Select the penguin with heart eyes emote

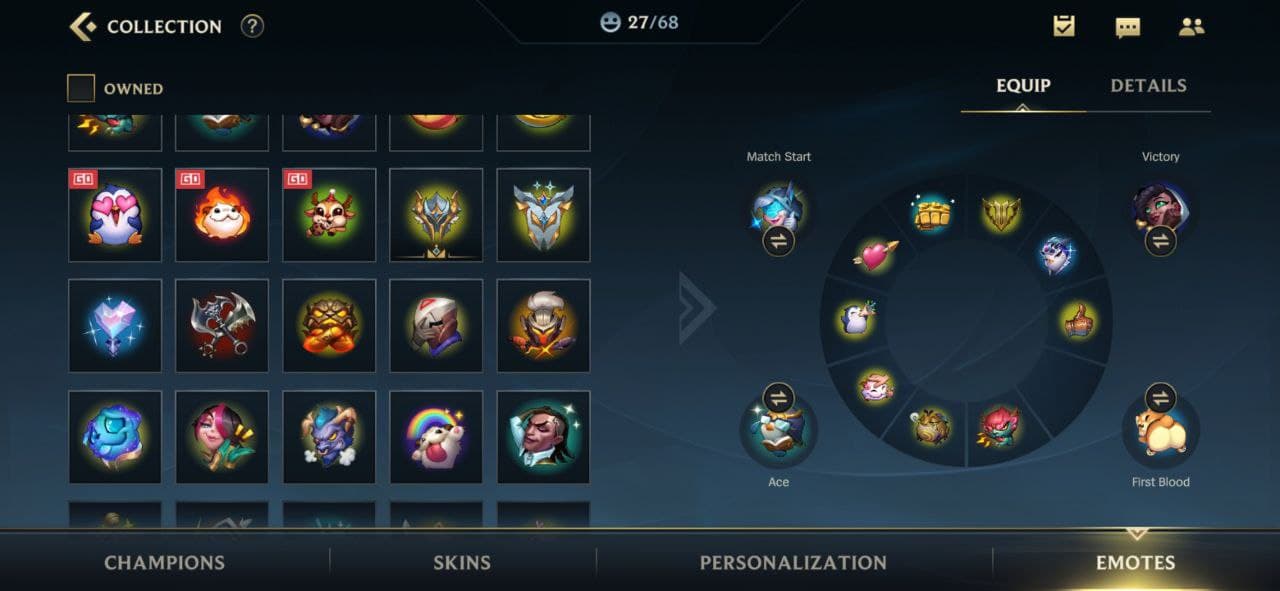pos(115,215)
